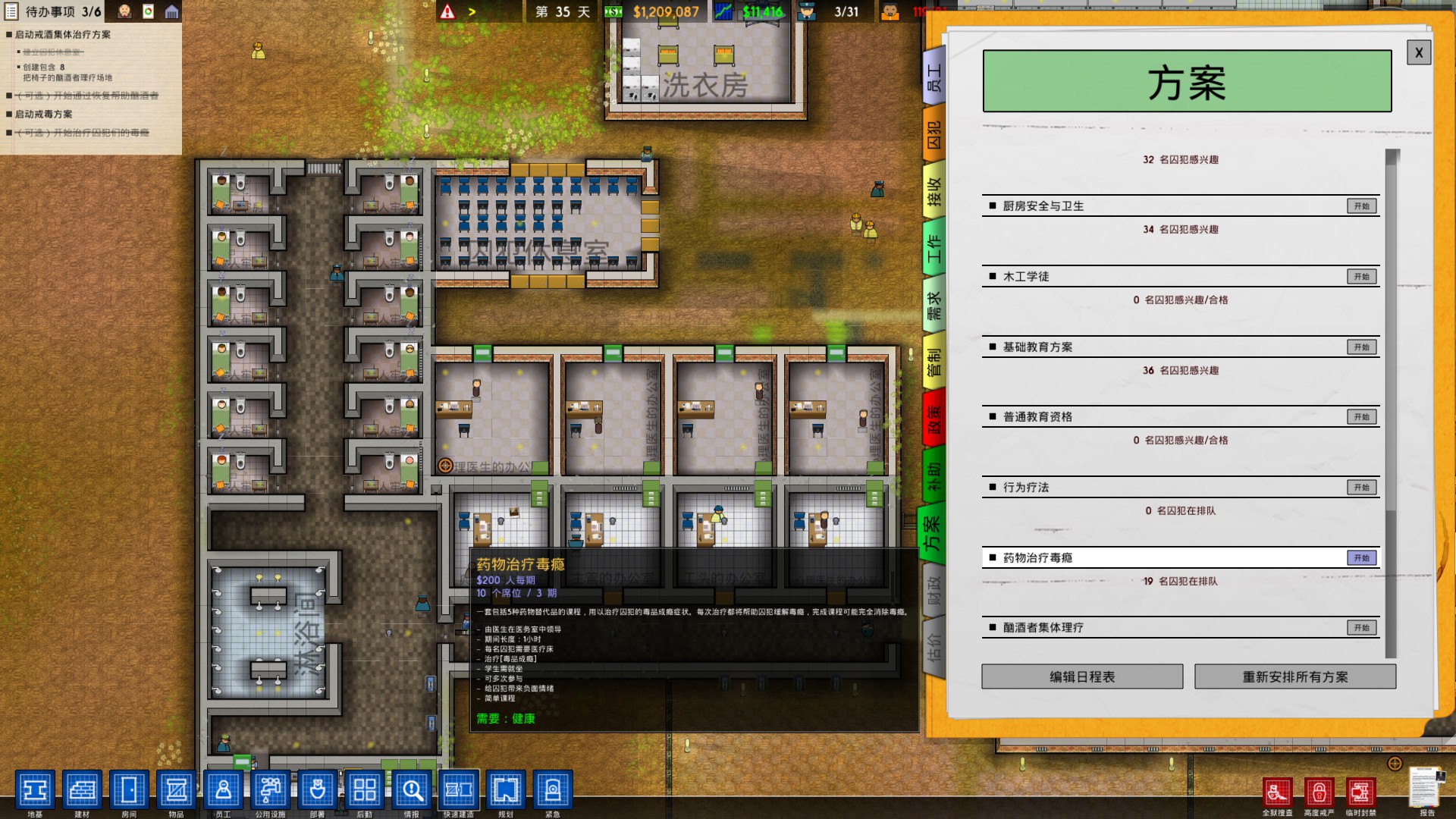Activate 高度戒严 lockdown
Image resolution: width=1456 pixels, height=819 pixels.
(x=1321, y=791)
